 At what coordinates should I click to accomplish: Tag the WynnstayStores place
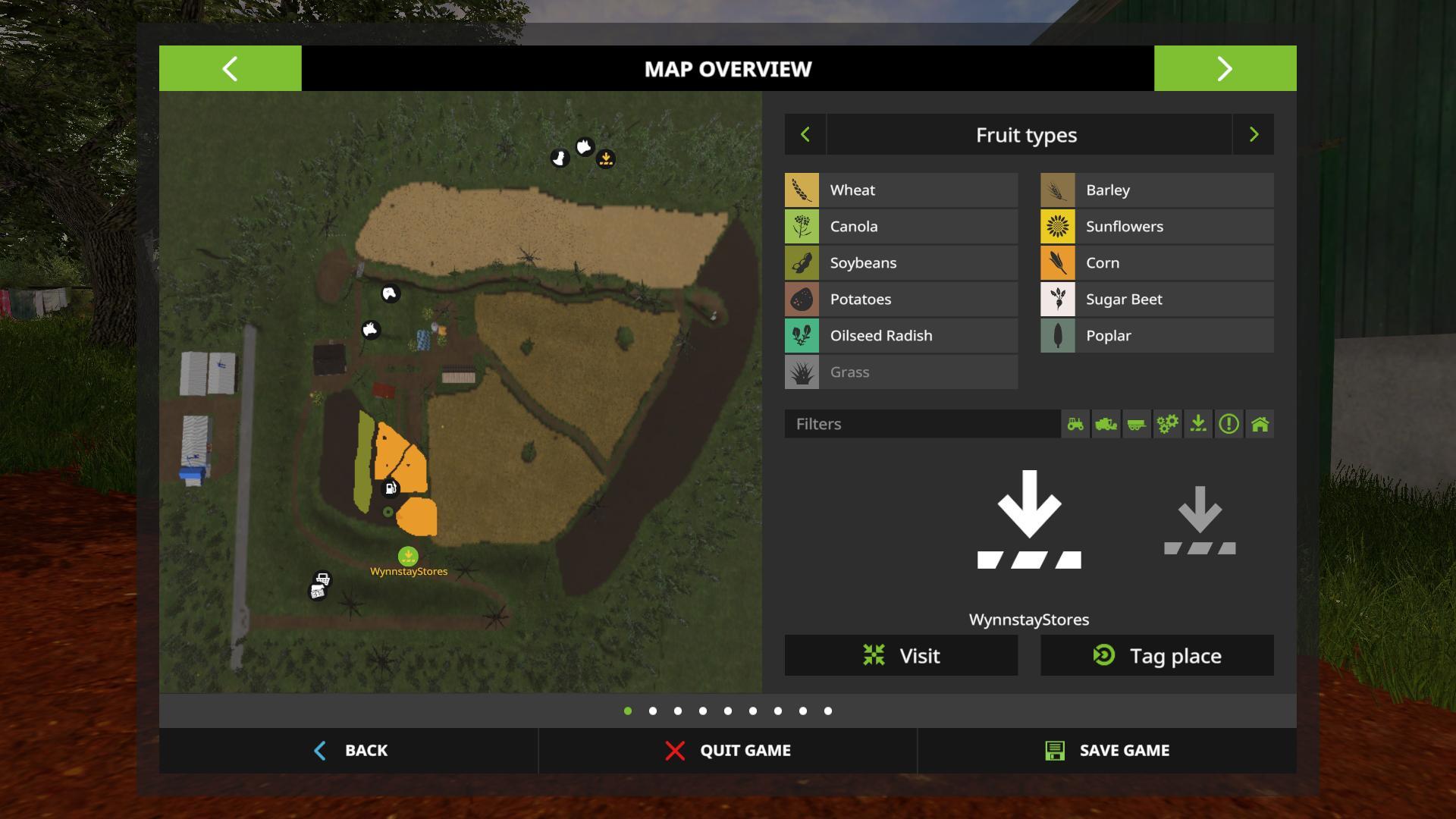point(1156,655)
